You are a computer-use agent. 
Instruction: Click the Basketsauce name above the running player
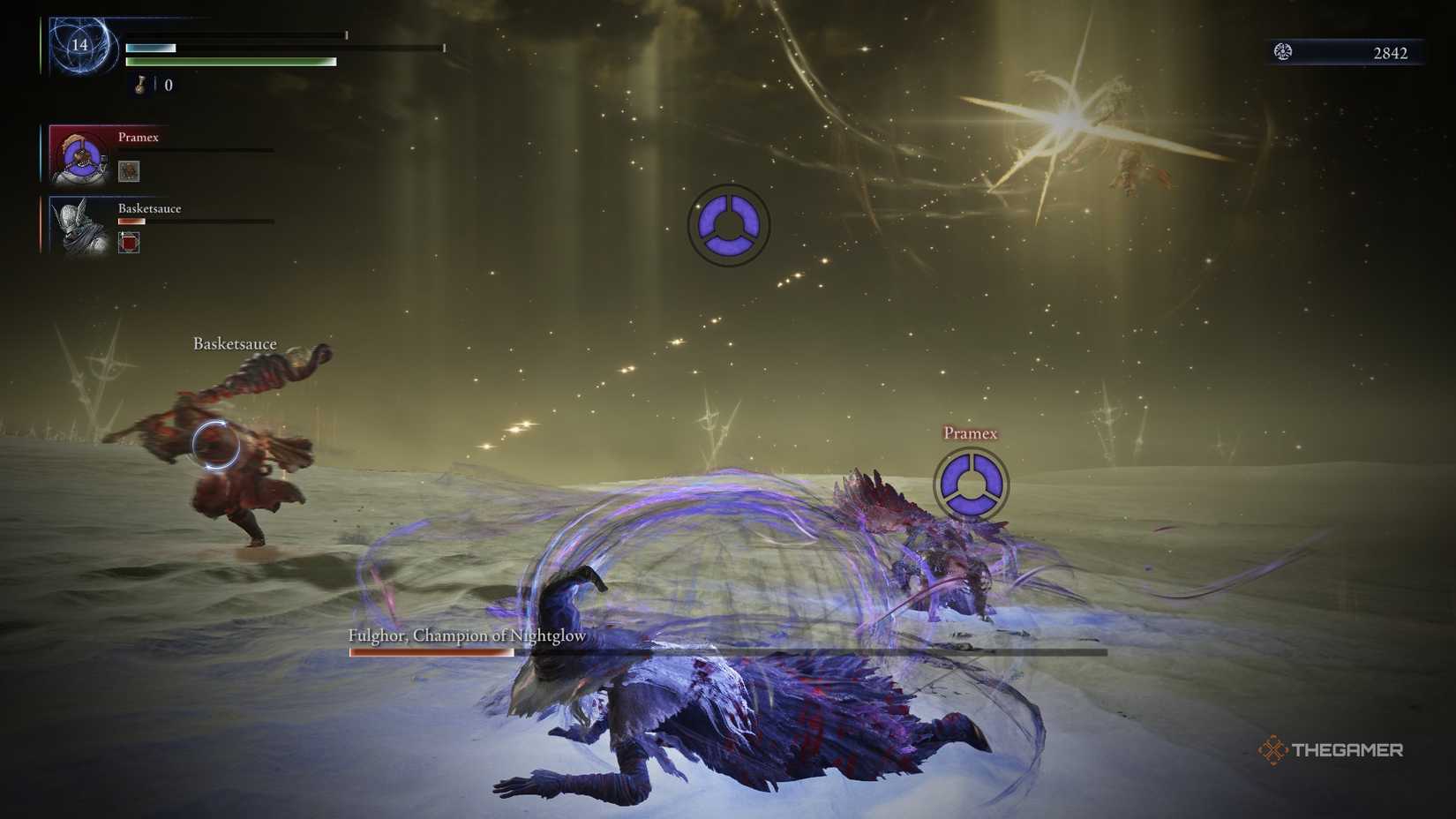tap(235, 342)
